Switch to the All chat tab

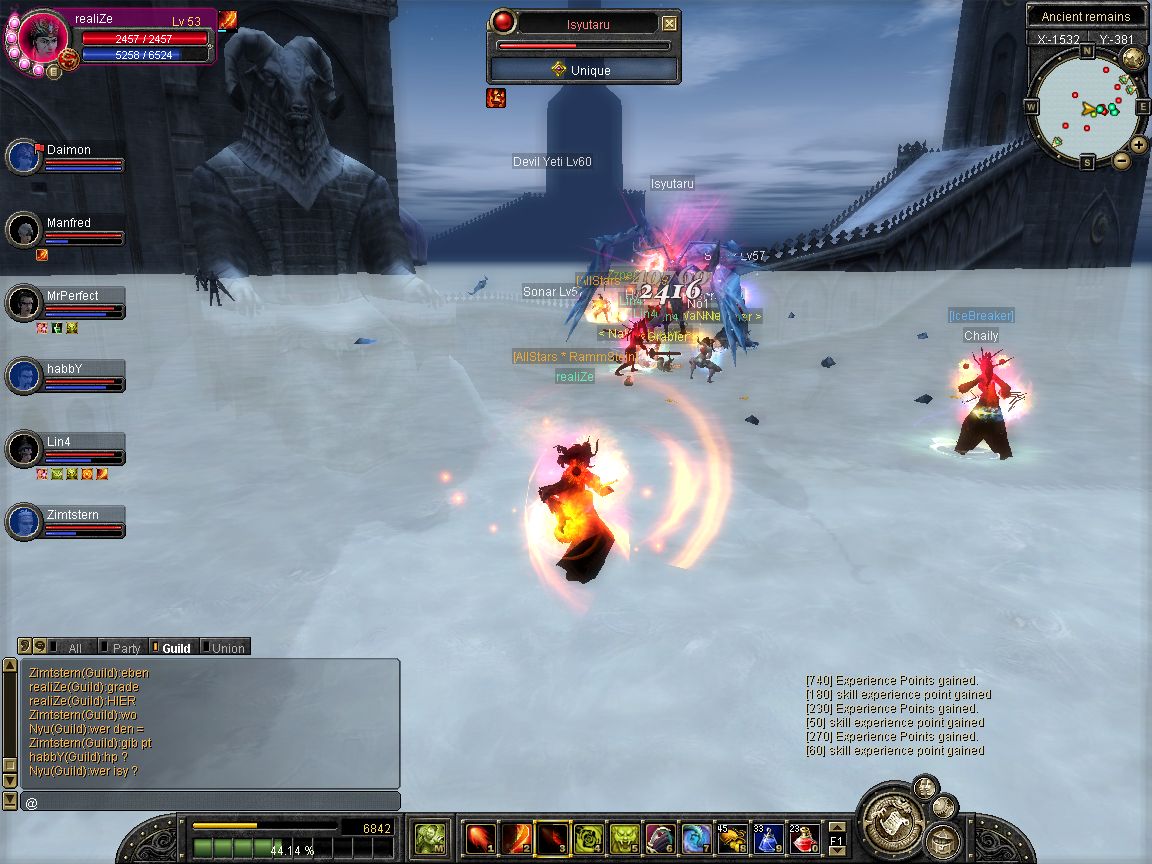[74, 648]
